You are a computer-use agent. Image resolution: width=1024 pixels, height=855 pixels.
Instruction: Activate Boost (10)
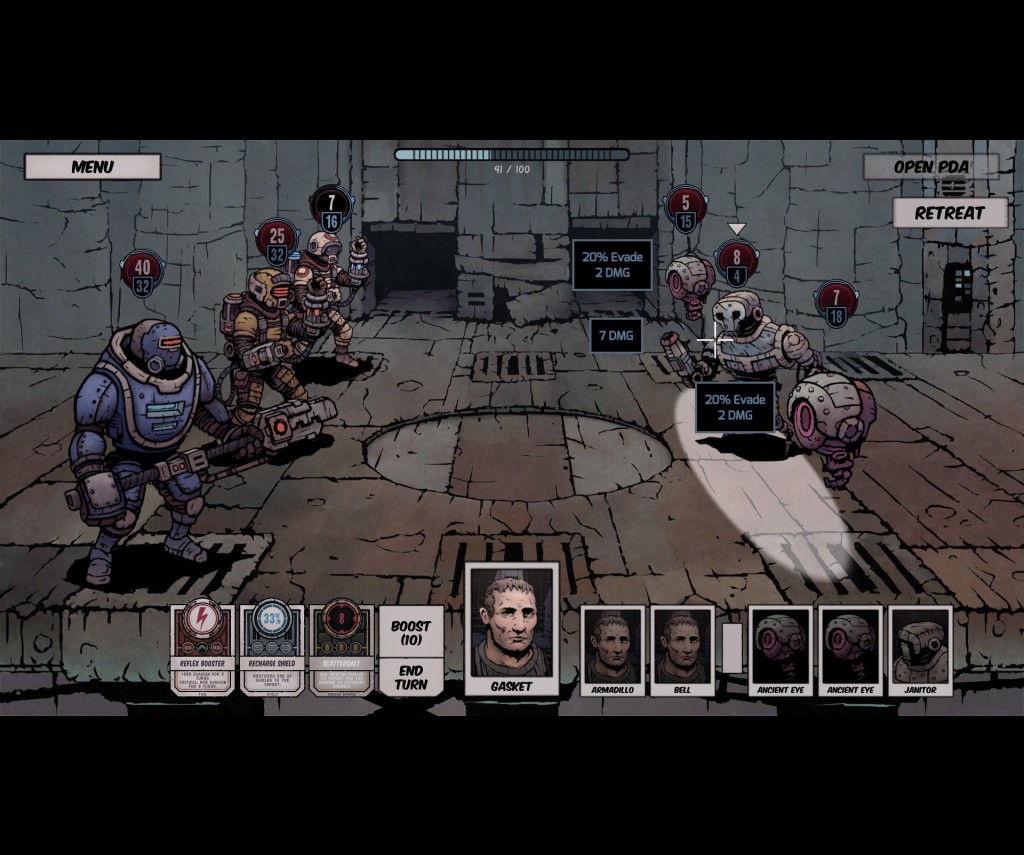pos(411,633)
